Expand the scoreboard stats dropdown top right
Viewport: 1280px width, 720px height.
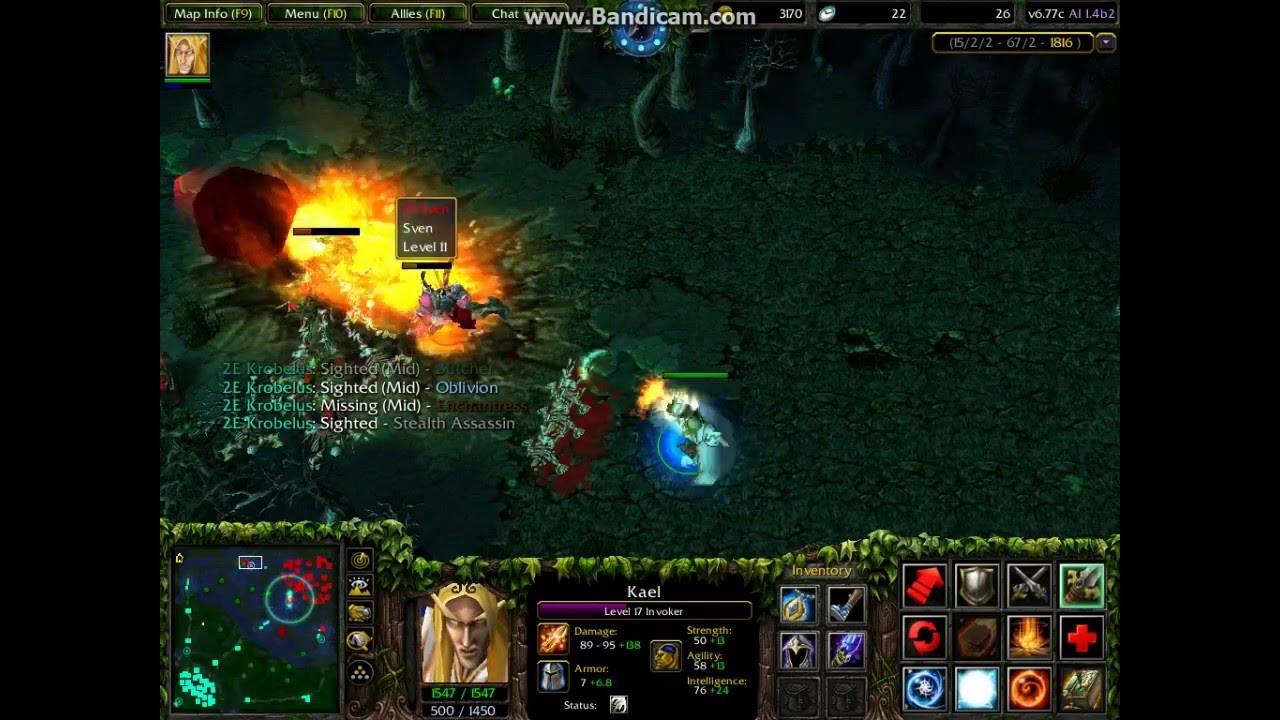pos(1106,42)
